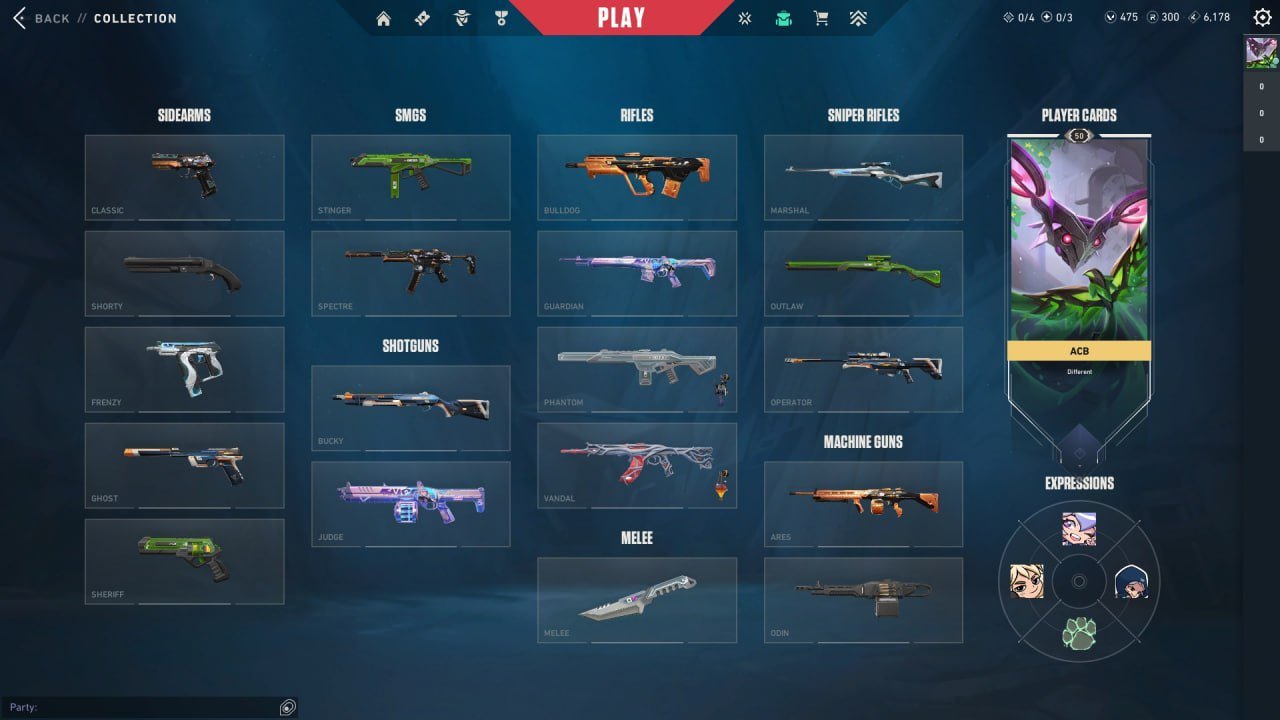This screenshot has height=720, width=1280.
Task: Open the progression chevrons icon
Action: [859, 18]
